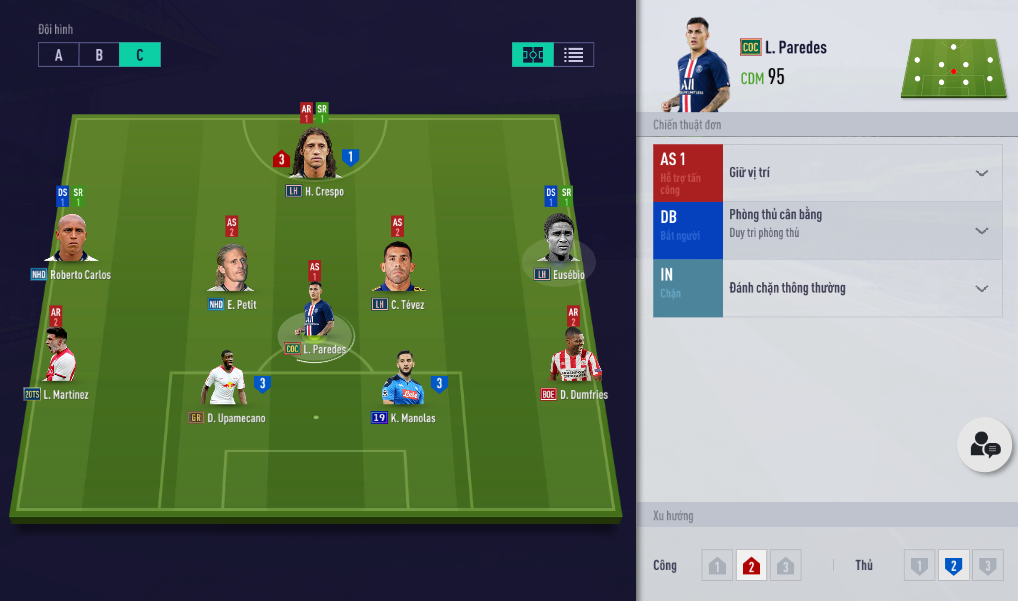The width and height of the screenshot is (1018, 601).
Task: Set defense tendency to level 1
Action: tap(919, 567)
